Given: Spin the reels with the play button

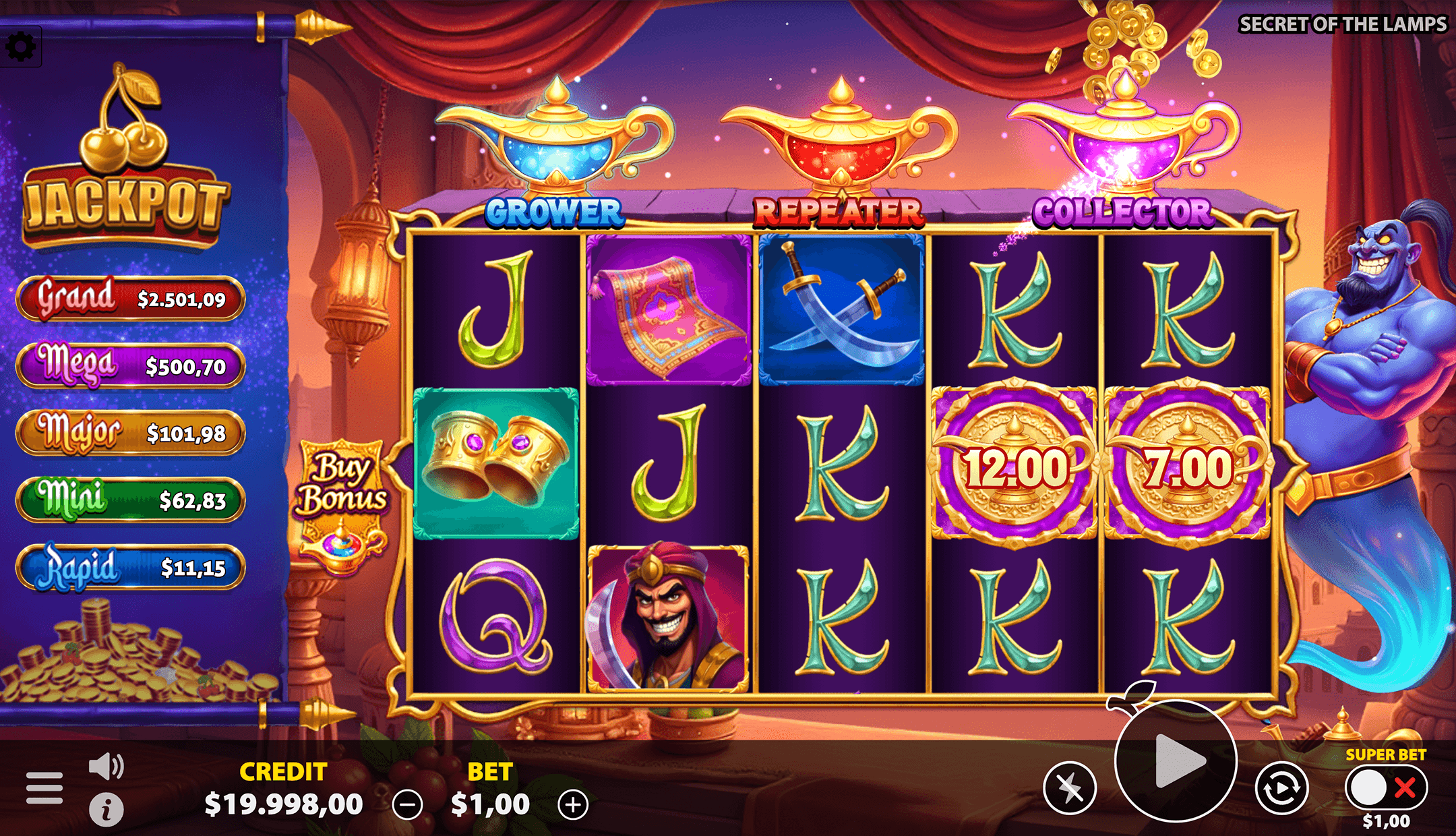Looking at the screenshot, I should (1176, 760).
